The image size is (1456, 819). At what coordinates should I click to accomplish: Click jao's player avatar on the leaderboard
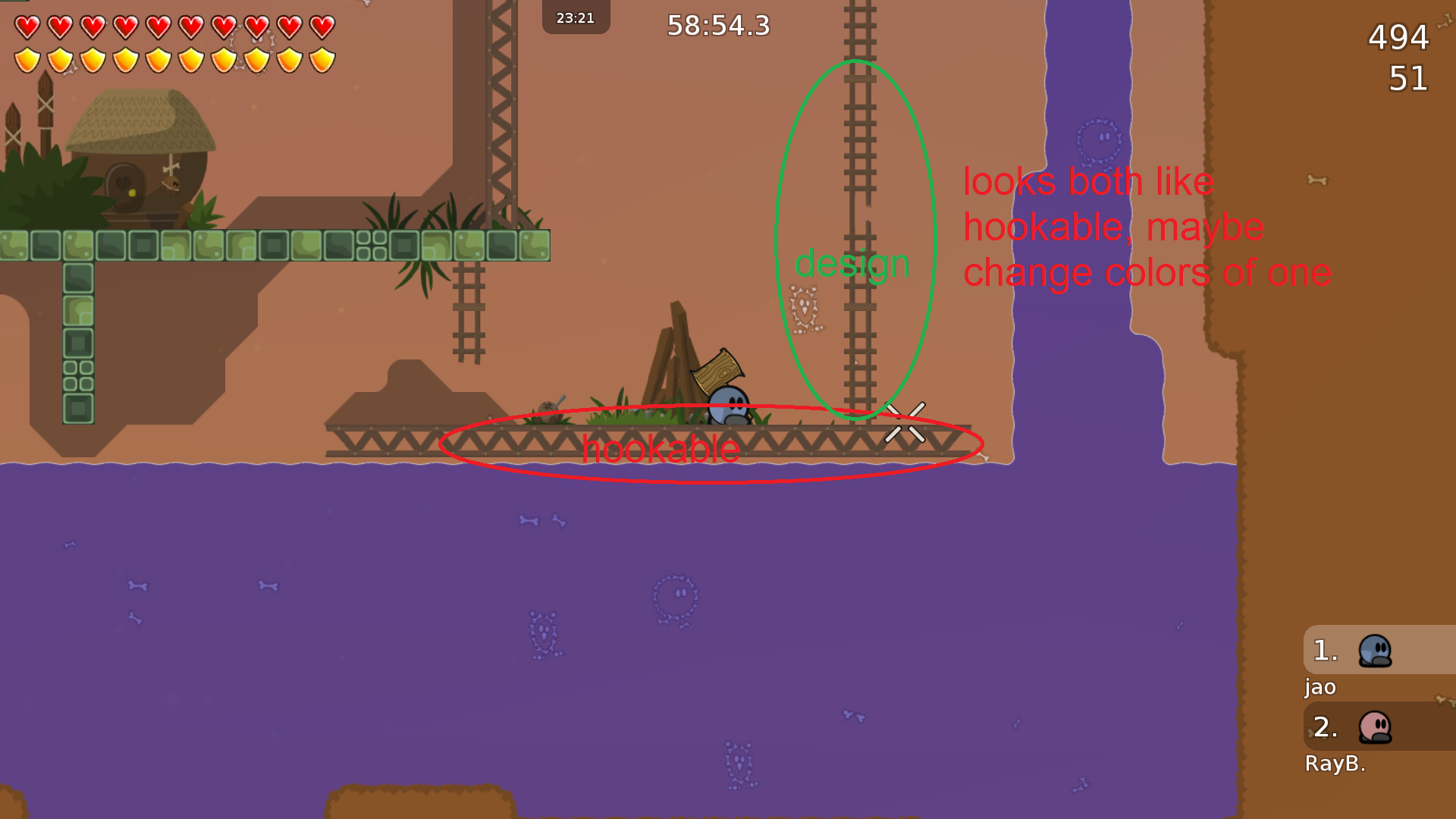1375,651
